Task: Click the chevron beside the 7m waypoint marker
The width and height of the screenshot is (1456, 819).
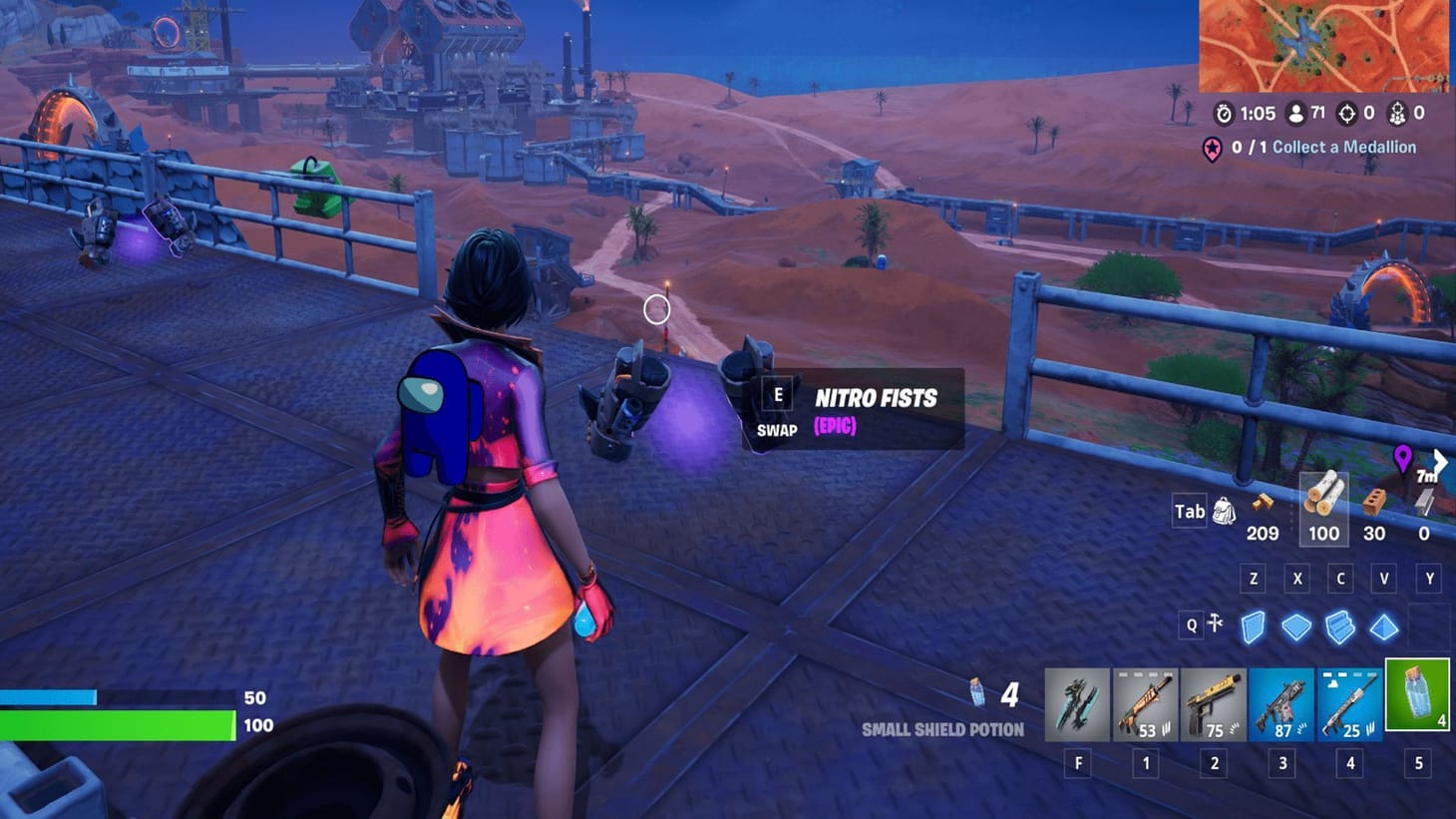Action: [x=1440, y=462]
